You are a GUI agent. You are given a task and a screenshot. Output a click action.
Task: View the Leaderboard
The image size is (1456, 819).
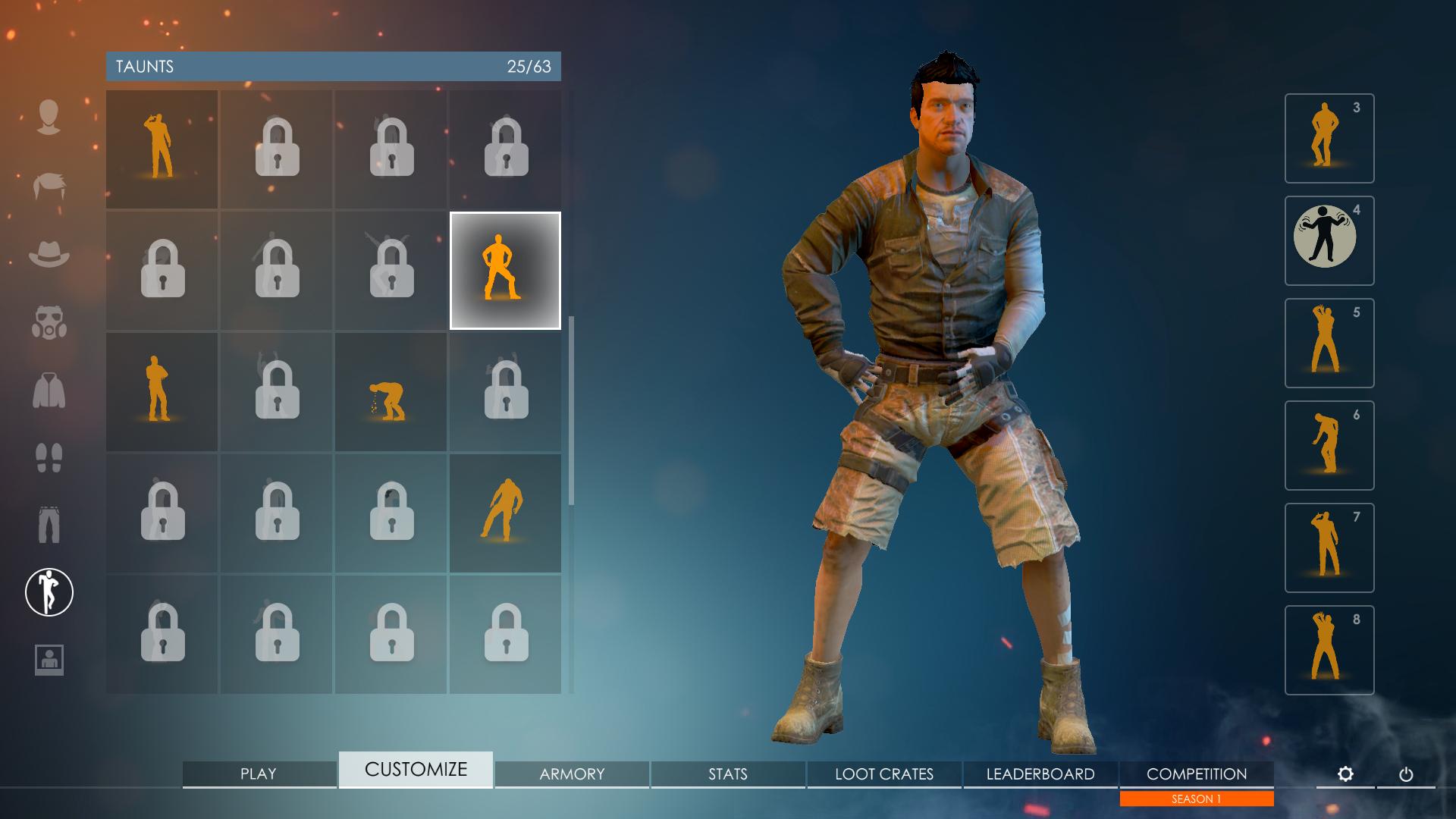click(1040, 774)
